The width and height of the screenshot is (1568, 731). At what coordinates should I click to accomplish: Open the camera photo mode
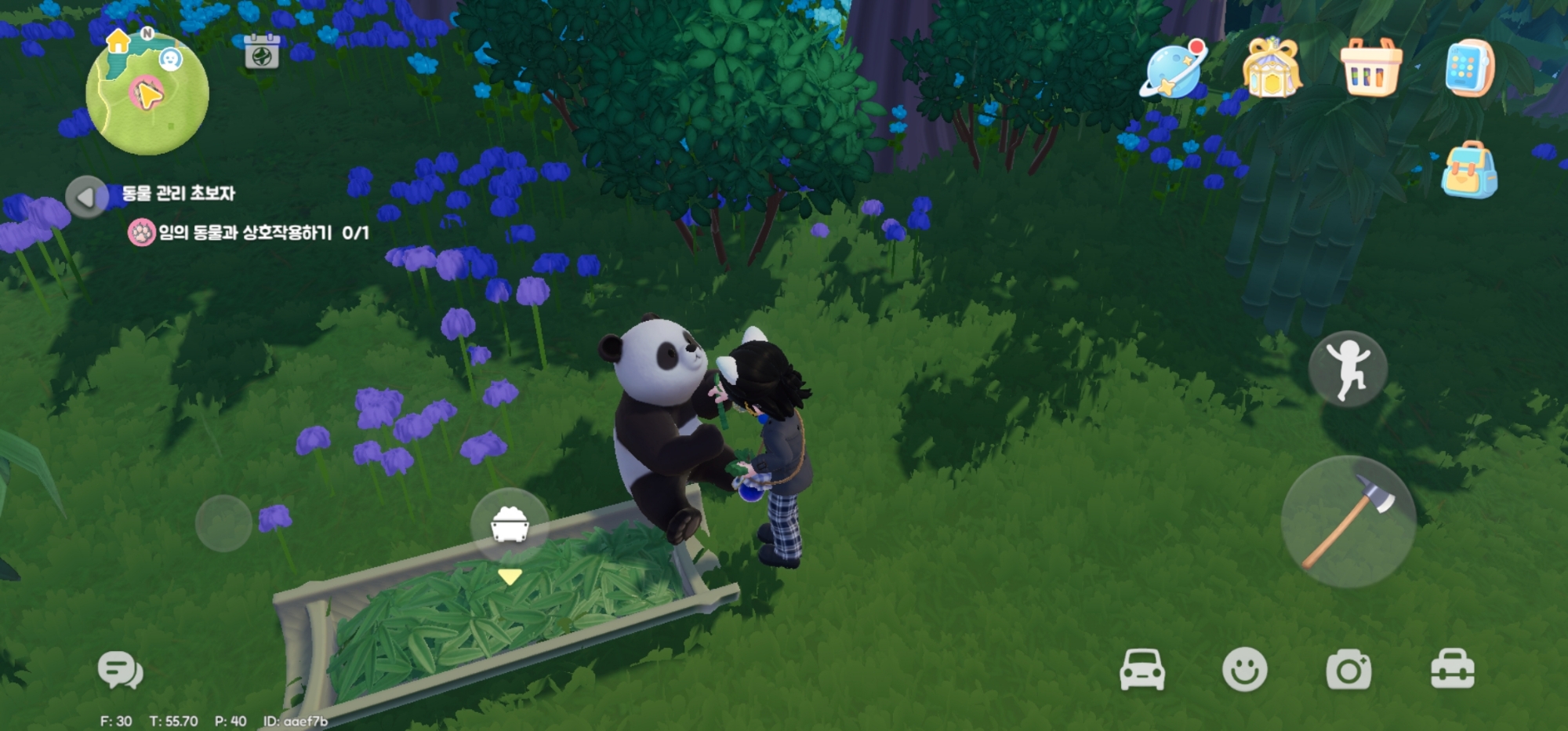[x=1348, y=670]
